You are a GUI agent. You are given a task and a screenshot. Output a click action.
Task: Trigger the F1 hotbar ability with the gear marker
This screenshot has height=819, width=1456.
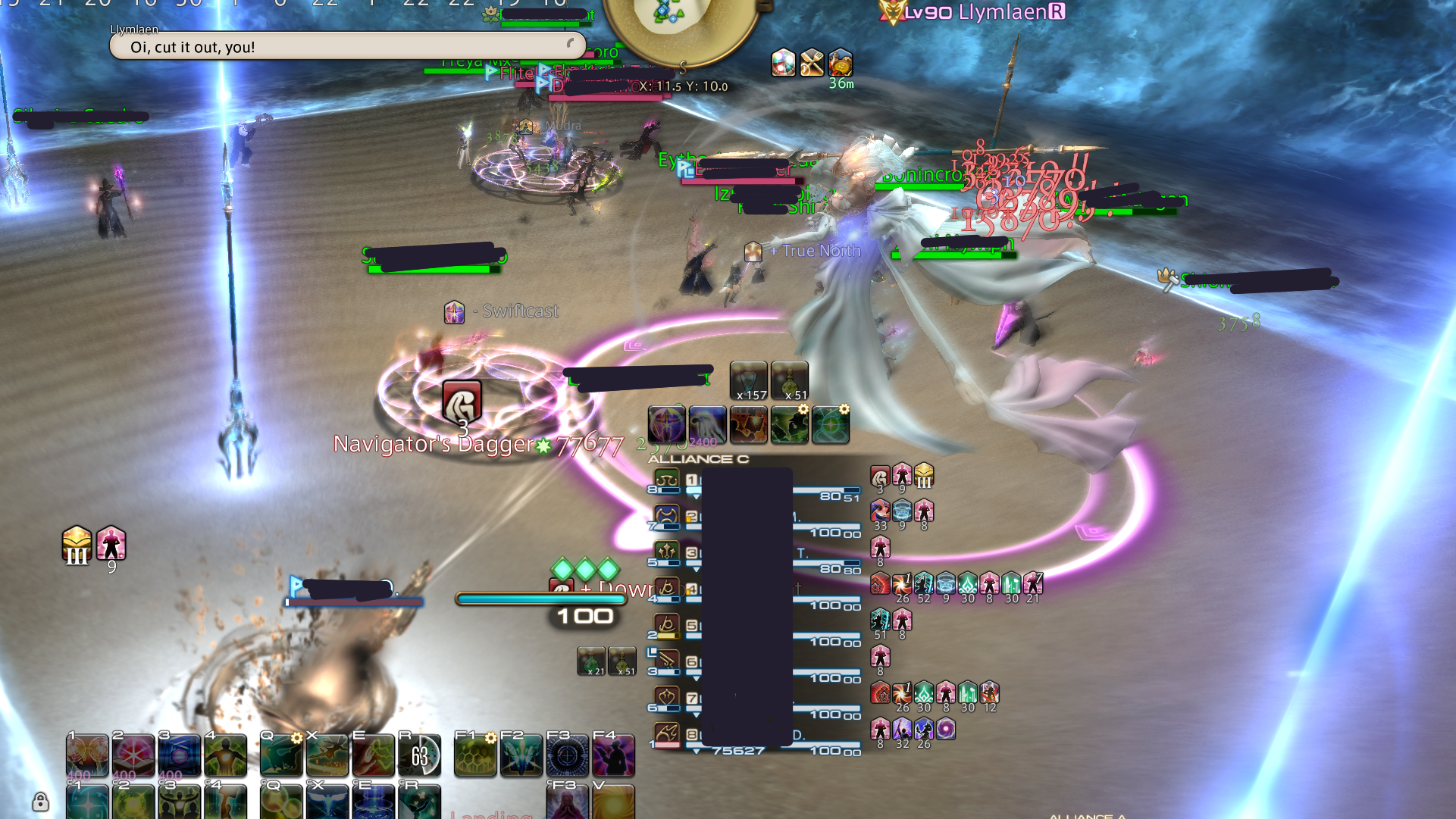(474, 754)
